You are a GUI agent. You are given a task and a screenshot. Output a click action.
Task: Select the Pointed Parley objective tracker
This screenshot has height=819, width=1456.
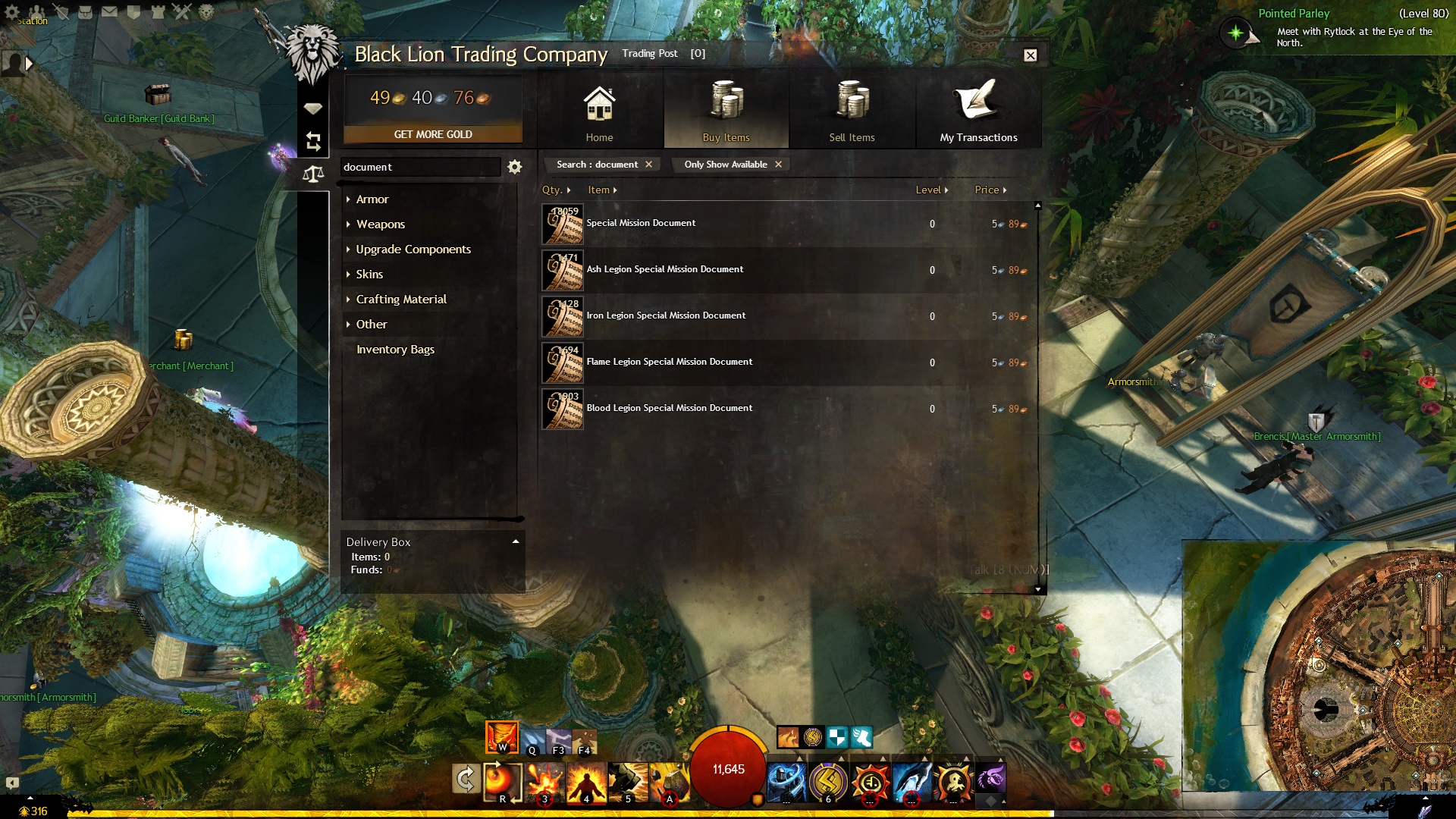(1294, 14)
